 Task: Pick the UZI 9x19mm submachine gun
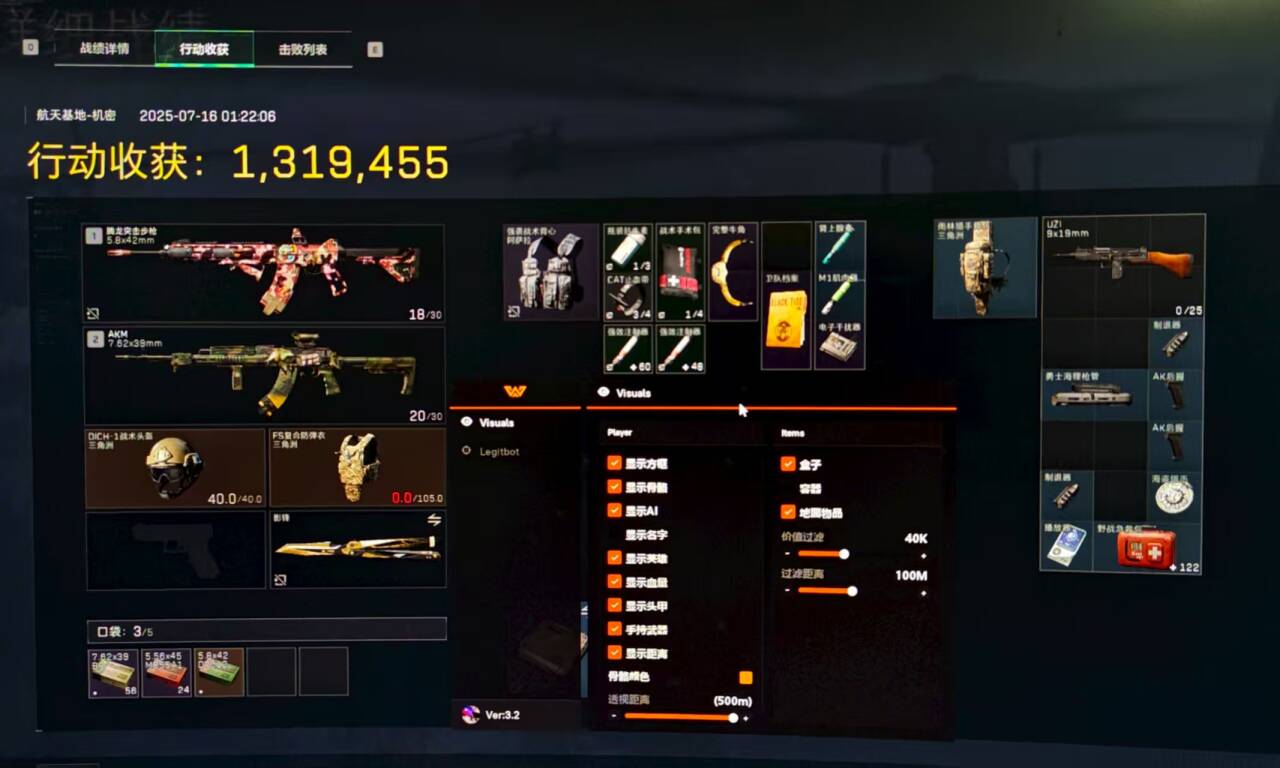pos(1123,266)
